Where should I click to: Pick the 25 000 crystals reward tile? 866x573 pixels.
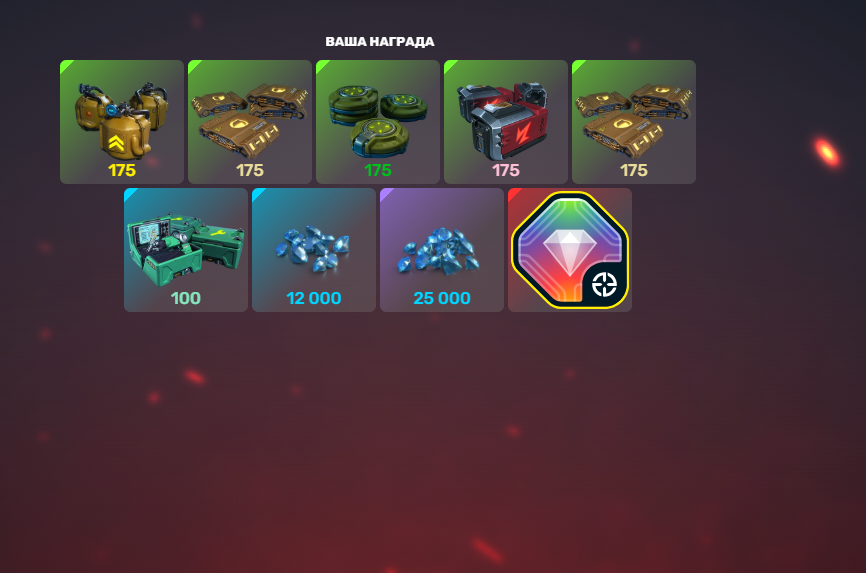(442, 250)
